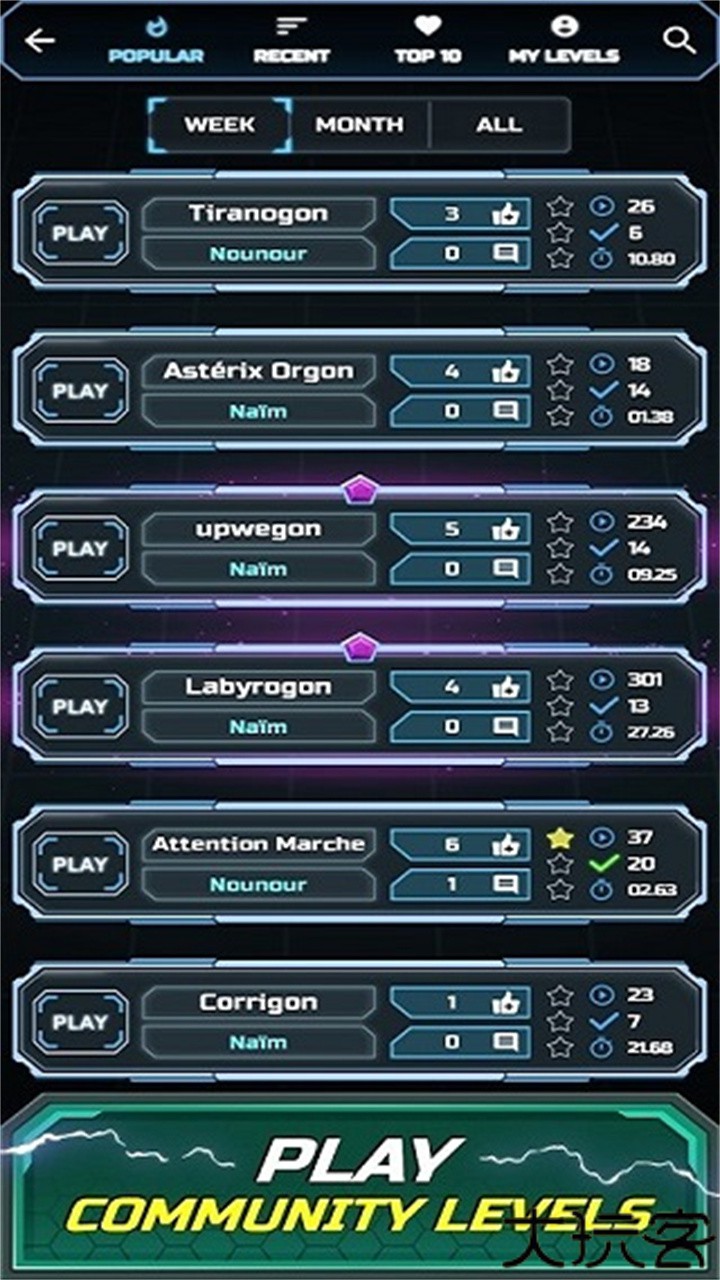
Task: Open the Corrigon comments
Action: (x=506, y=1042)
